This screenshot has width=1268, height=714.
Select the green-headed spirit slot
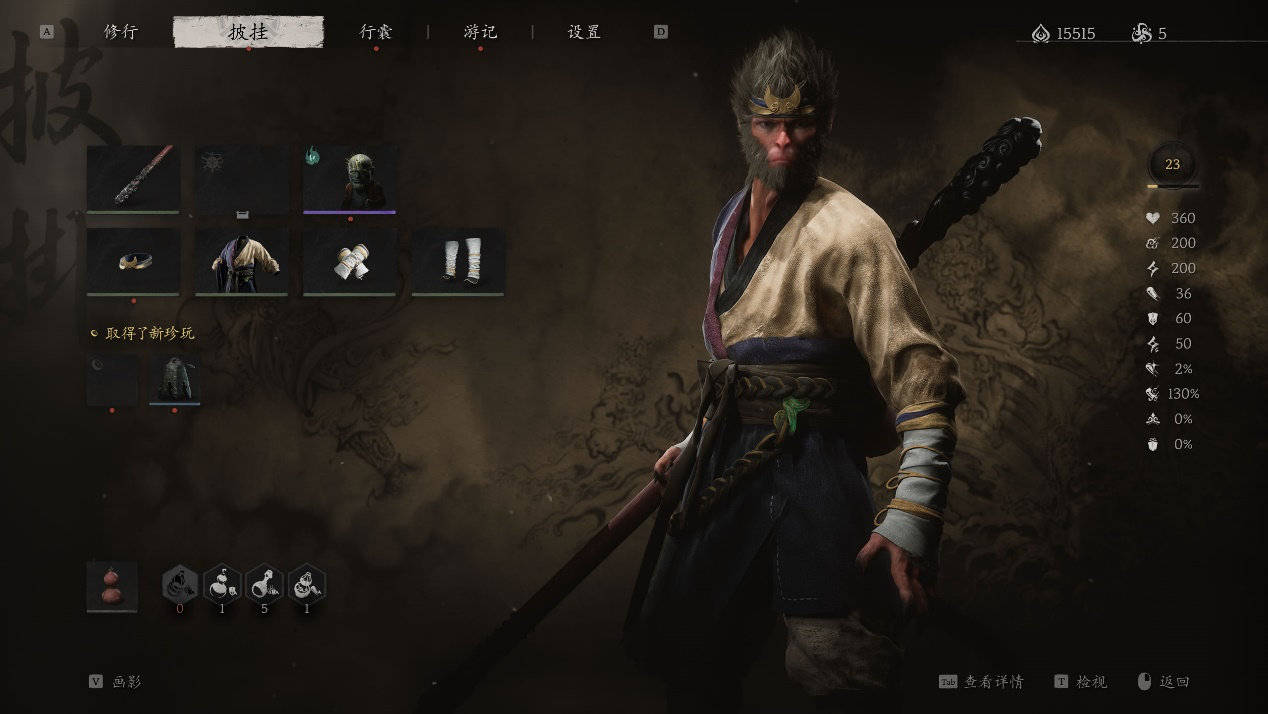[x=350, y=178]
